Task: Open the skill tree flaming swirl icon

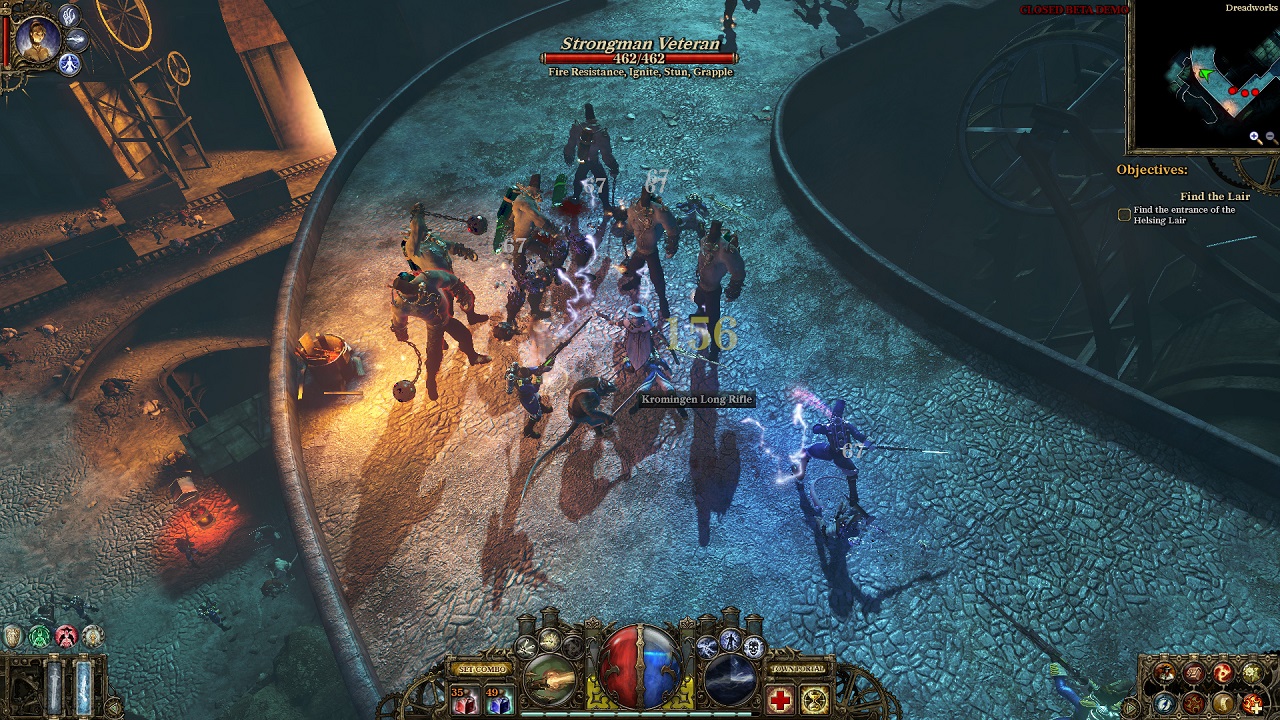Action: point(1222,672)
